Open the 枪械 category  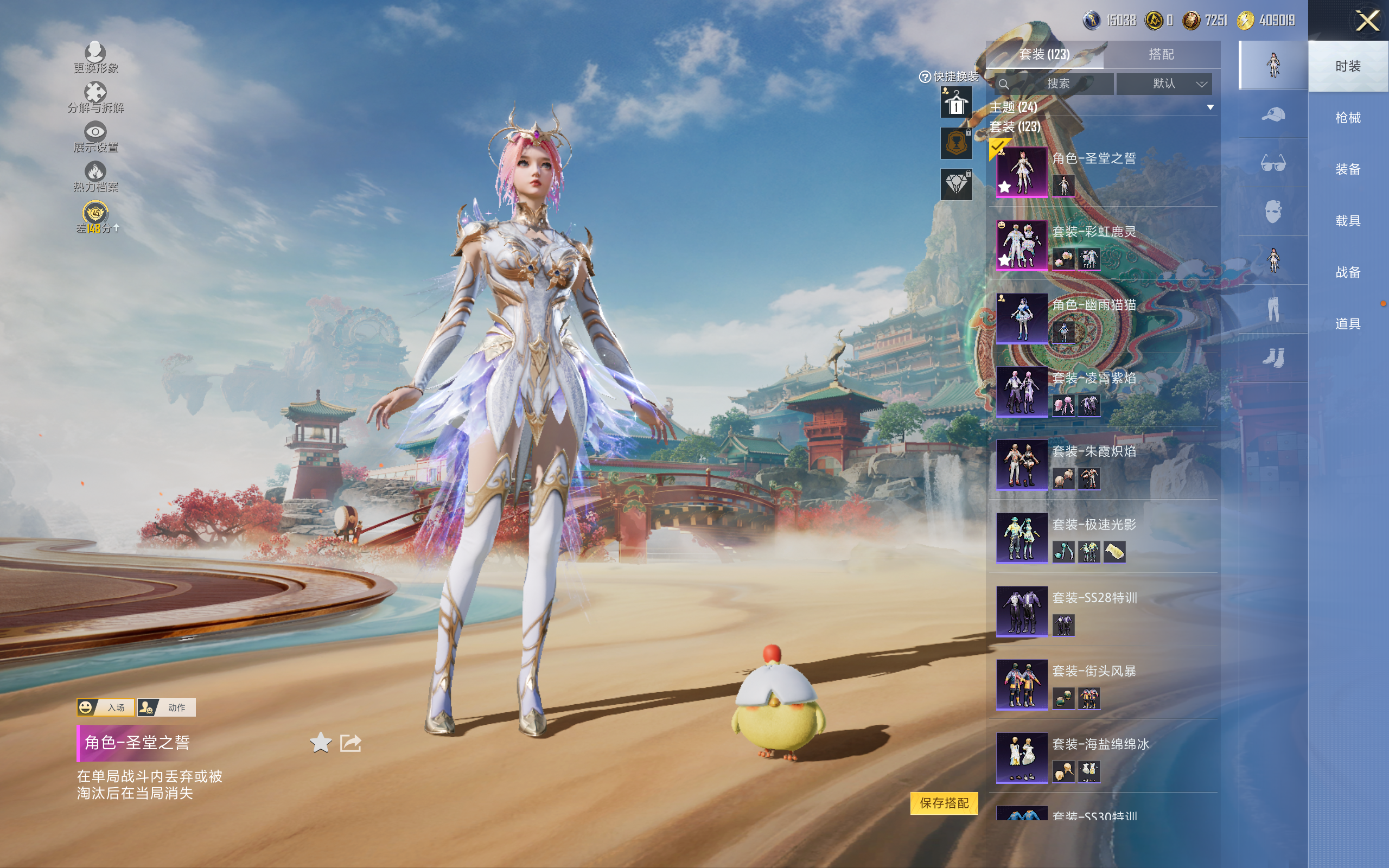pyautogui.click(x=1347, y=118)
